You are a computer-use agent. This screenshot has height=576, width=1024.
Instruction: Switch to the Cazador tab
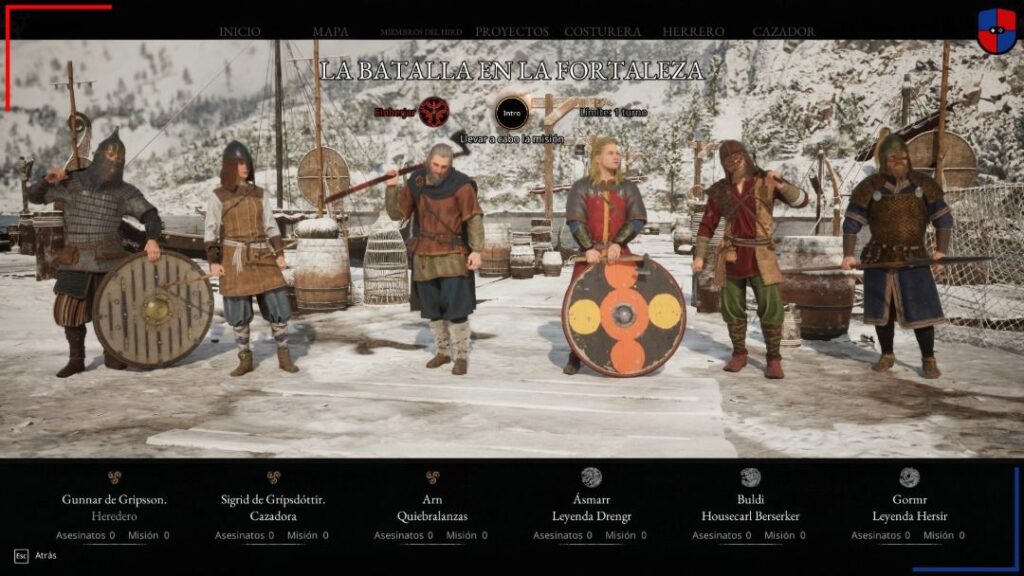[783, 32]
